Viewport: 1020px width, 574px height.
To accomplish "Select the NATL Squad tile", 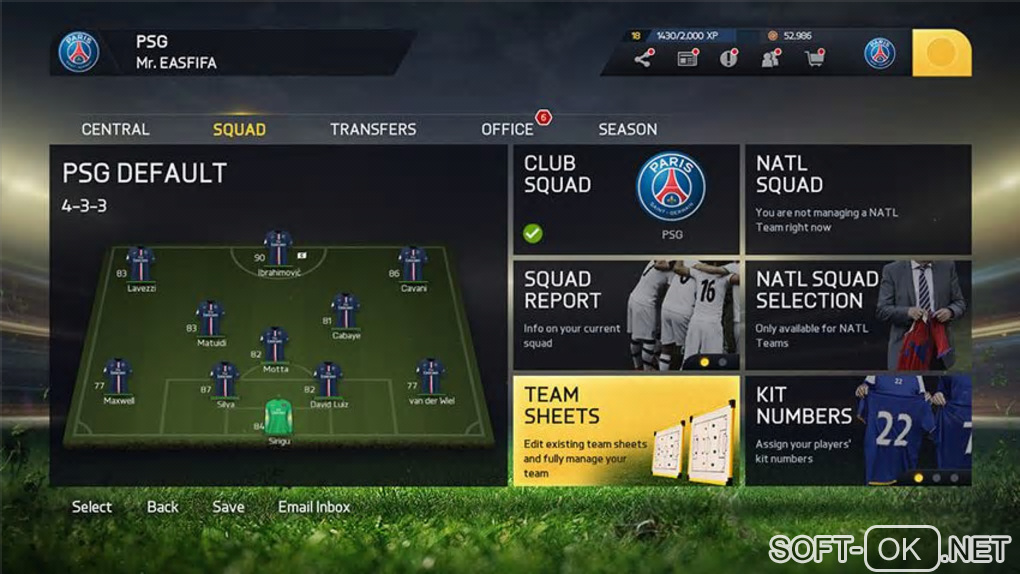I will pyautogui.click(x=858, y=199).
